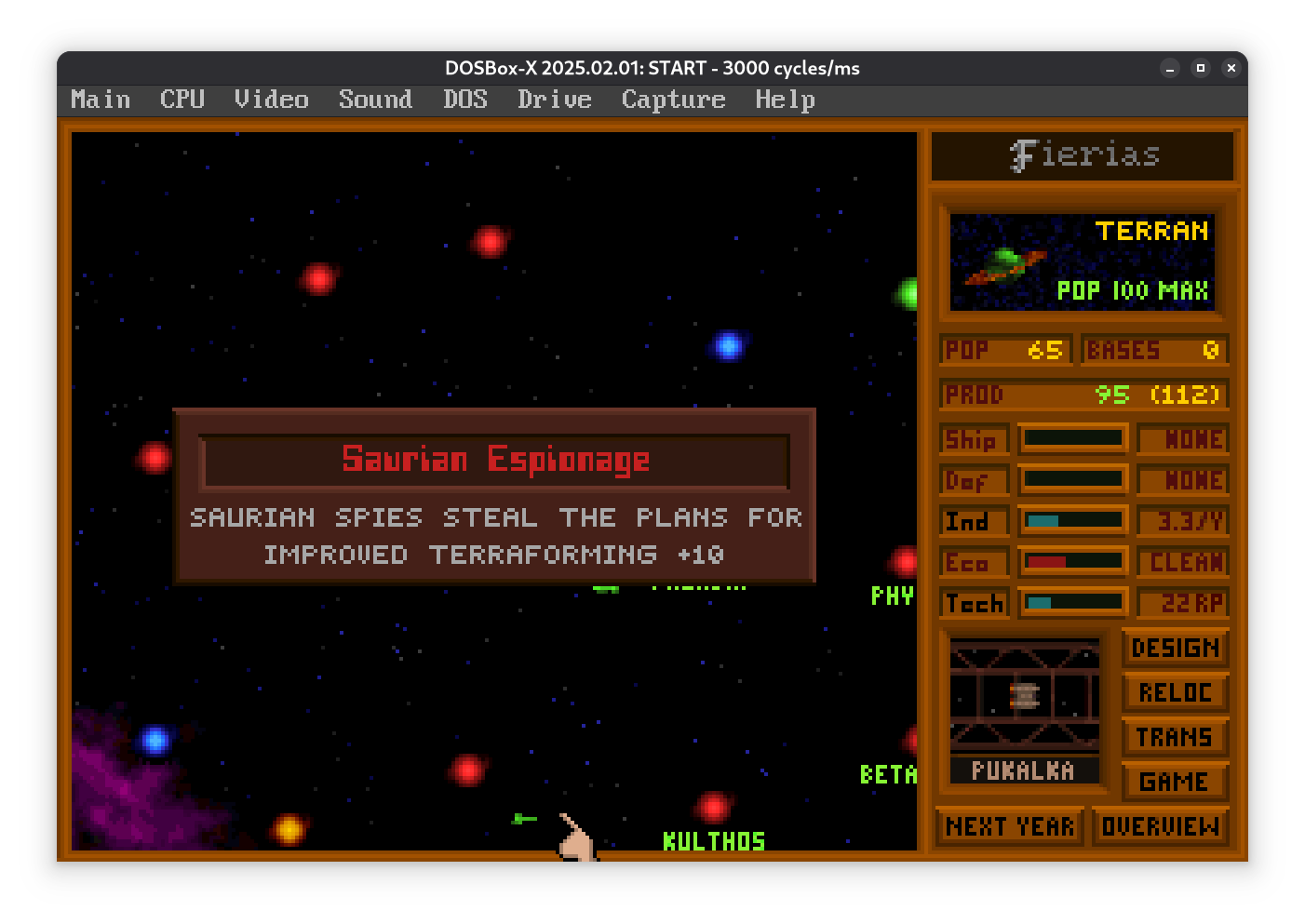Viewport: 1305px width, 924px height.
Task: Adjust the Def production slider
Action: click(x=1072, y=479)
